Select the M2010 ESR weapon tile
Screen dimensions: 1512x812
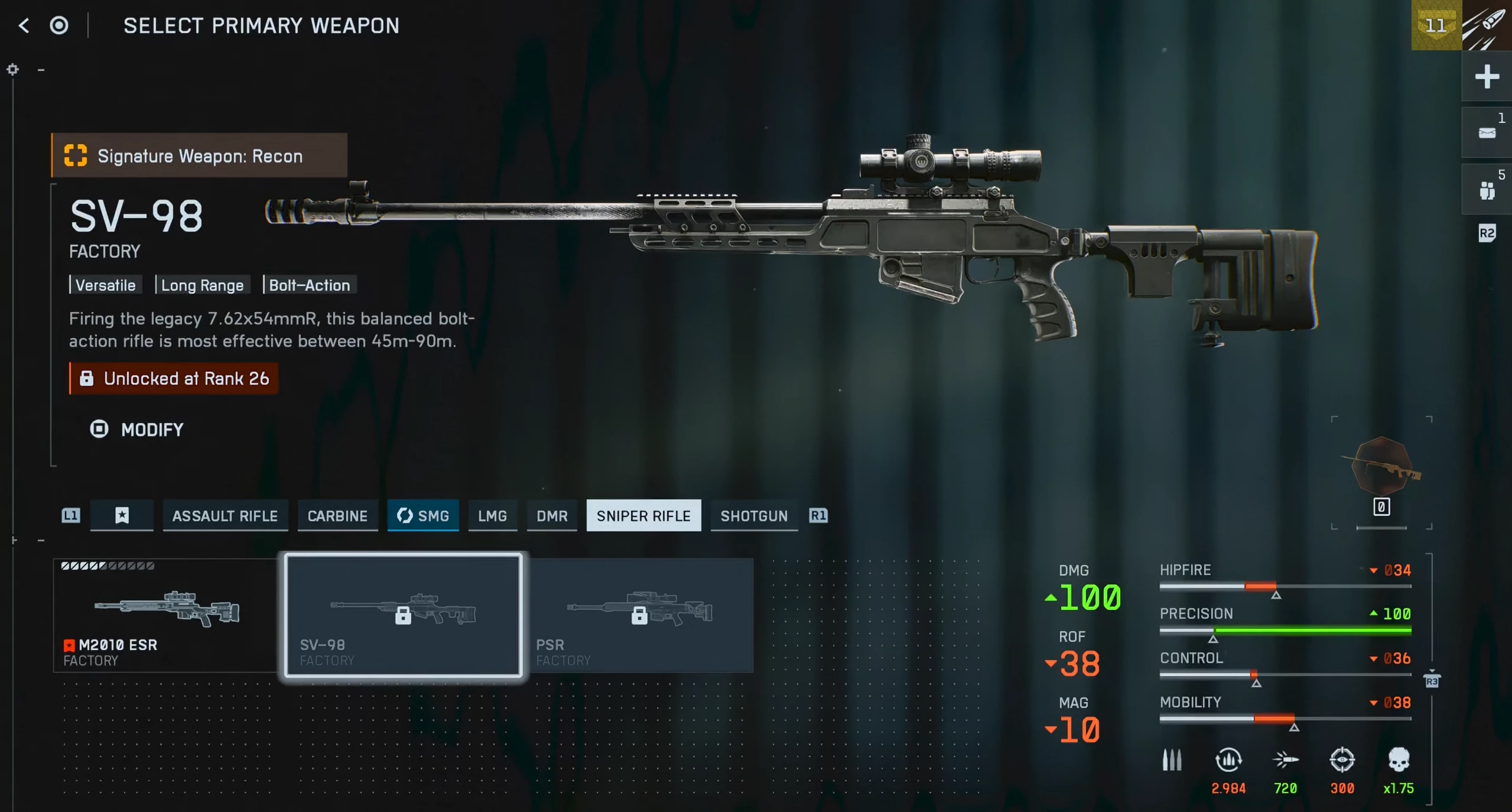[165, 615]
